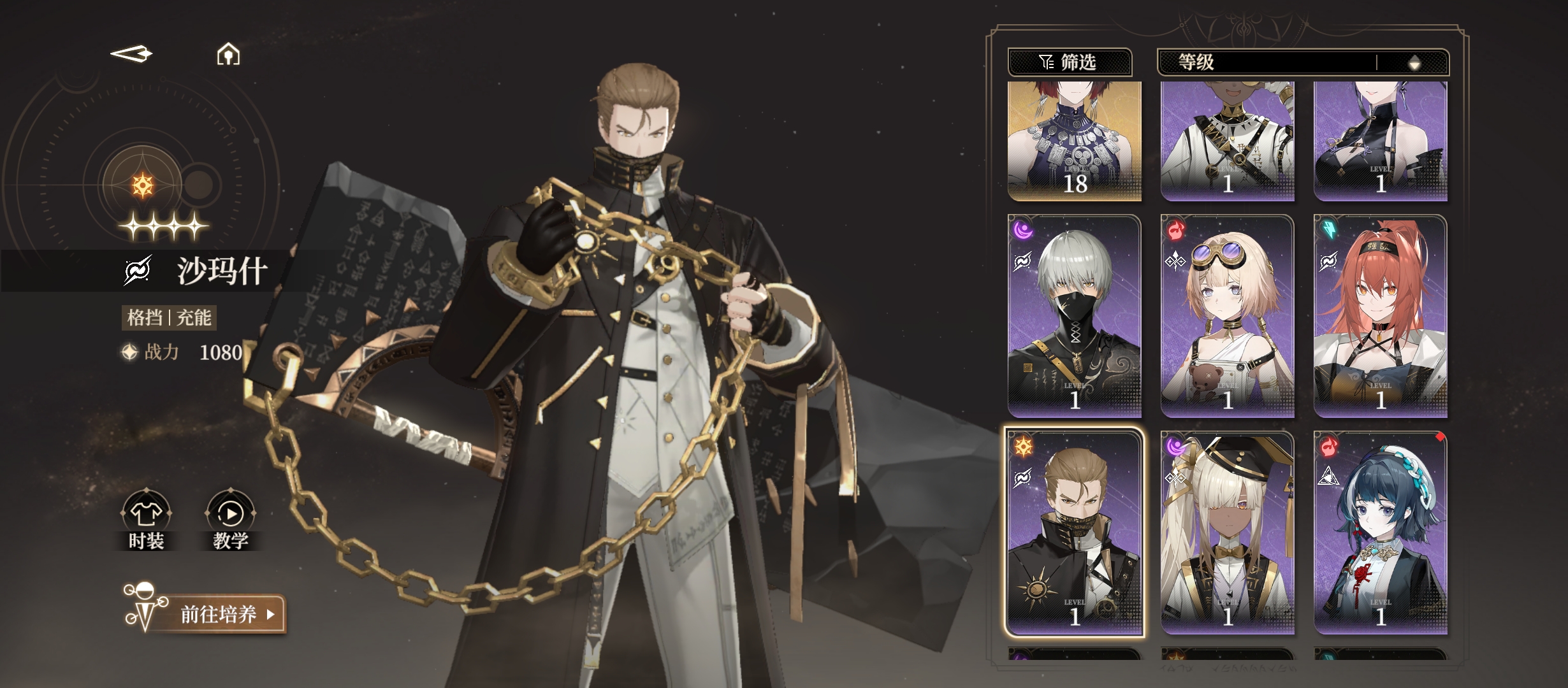Return to the home screen
The width and height of the screenshot is (1568, 688).
228,55
